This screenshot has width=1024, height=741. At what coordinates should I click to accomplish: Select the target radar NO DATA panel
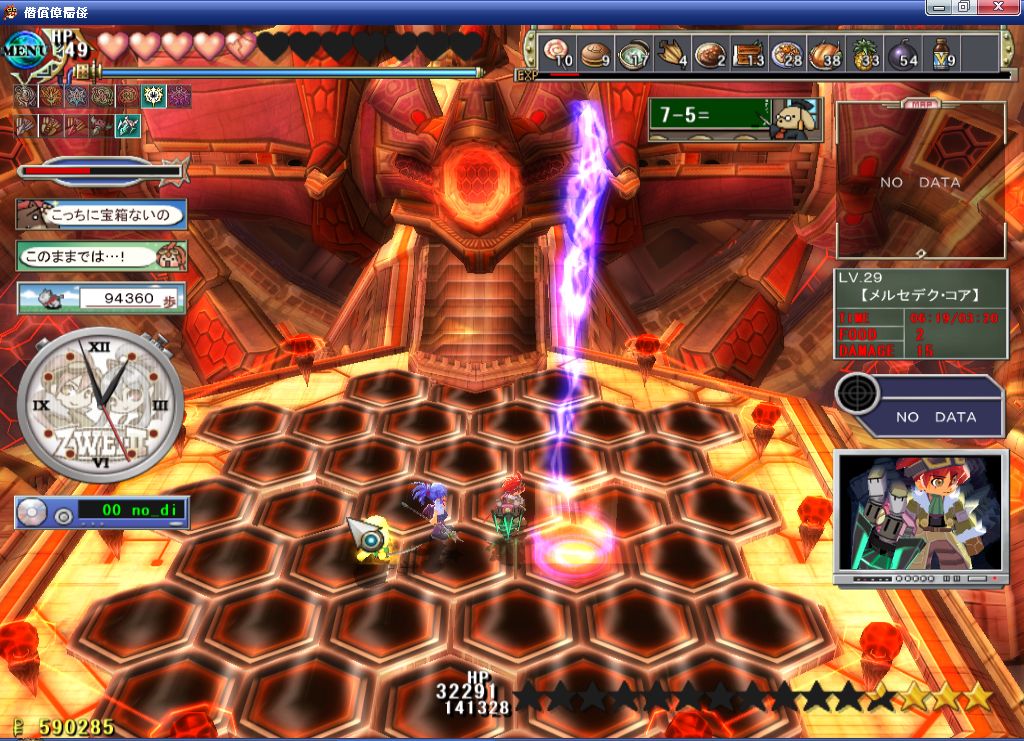pyautogui.click(x=920, y=406)
